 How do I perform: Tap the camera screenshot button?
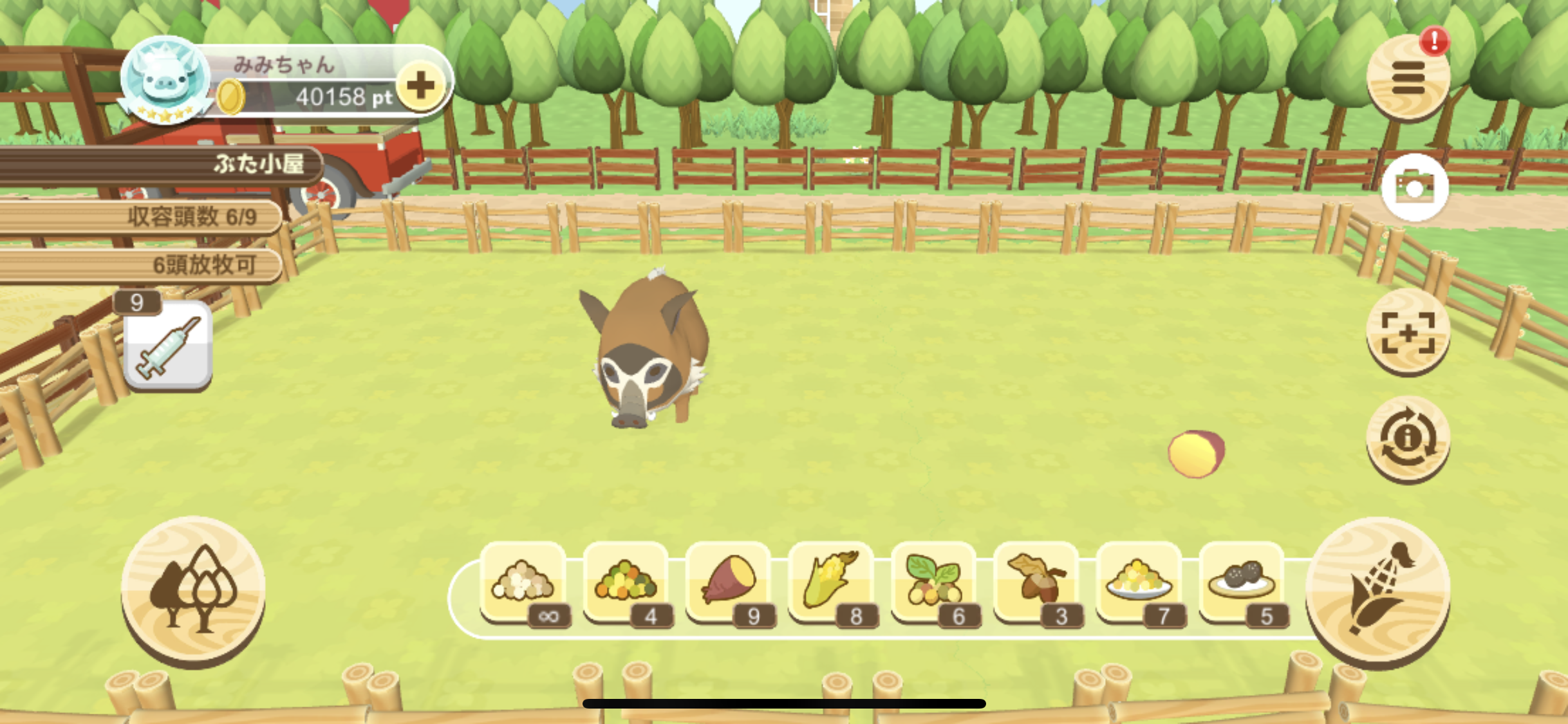coord(1414,187)
